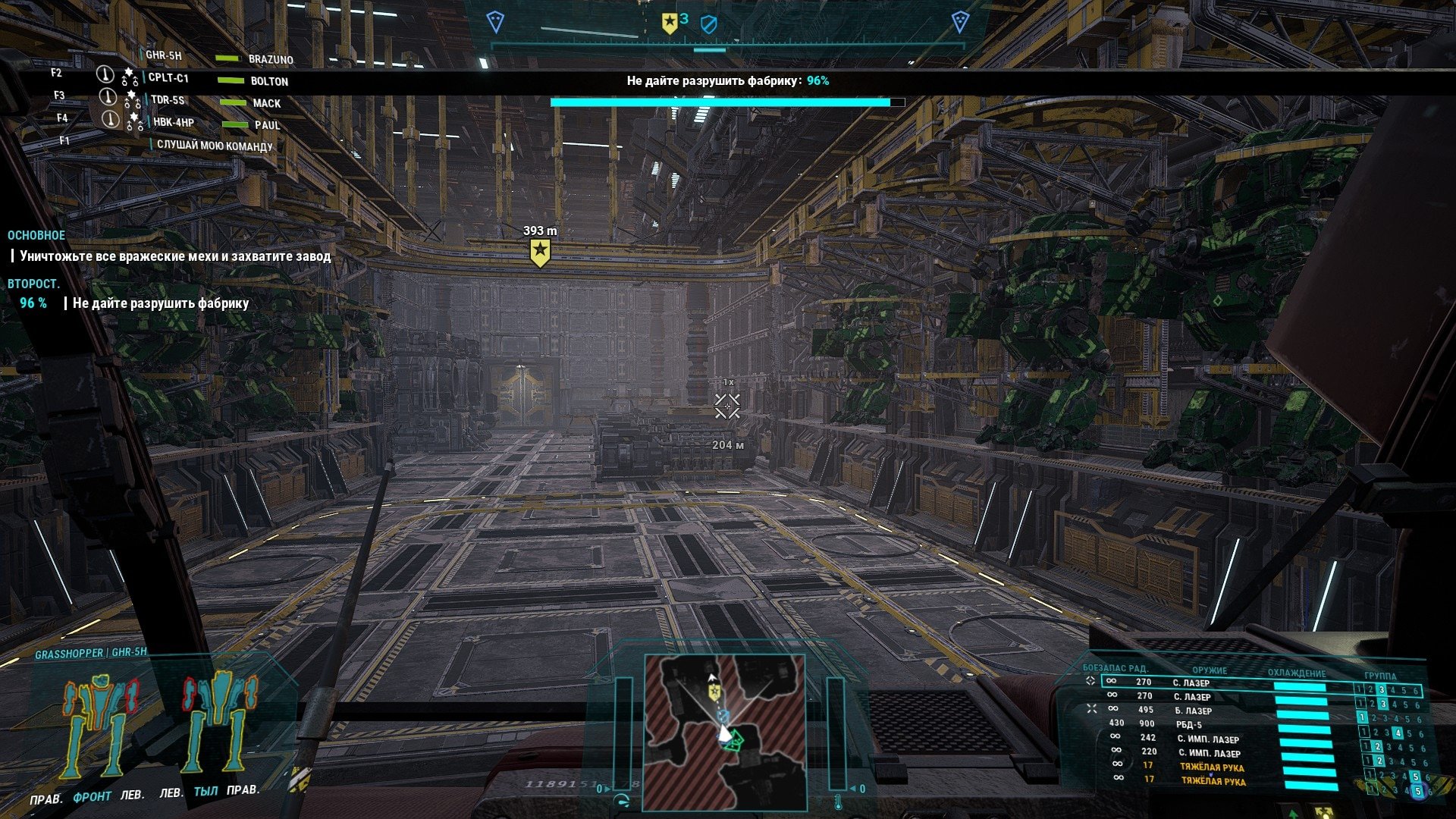Click the blue shield icon on the compass

(708, 25)
